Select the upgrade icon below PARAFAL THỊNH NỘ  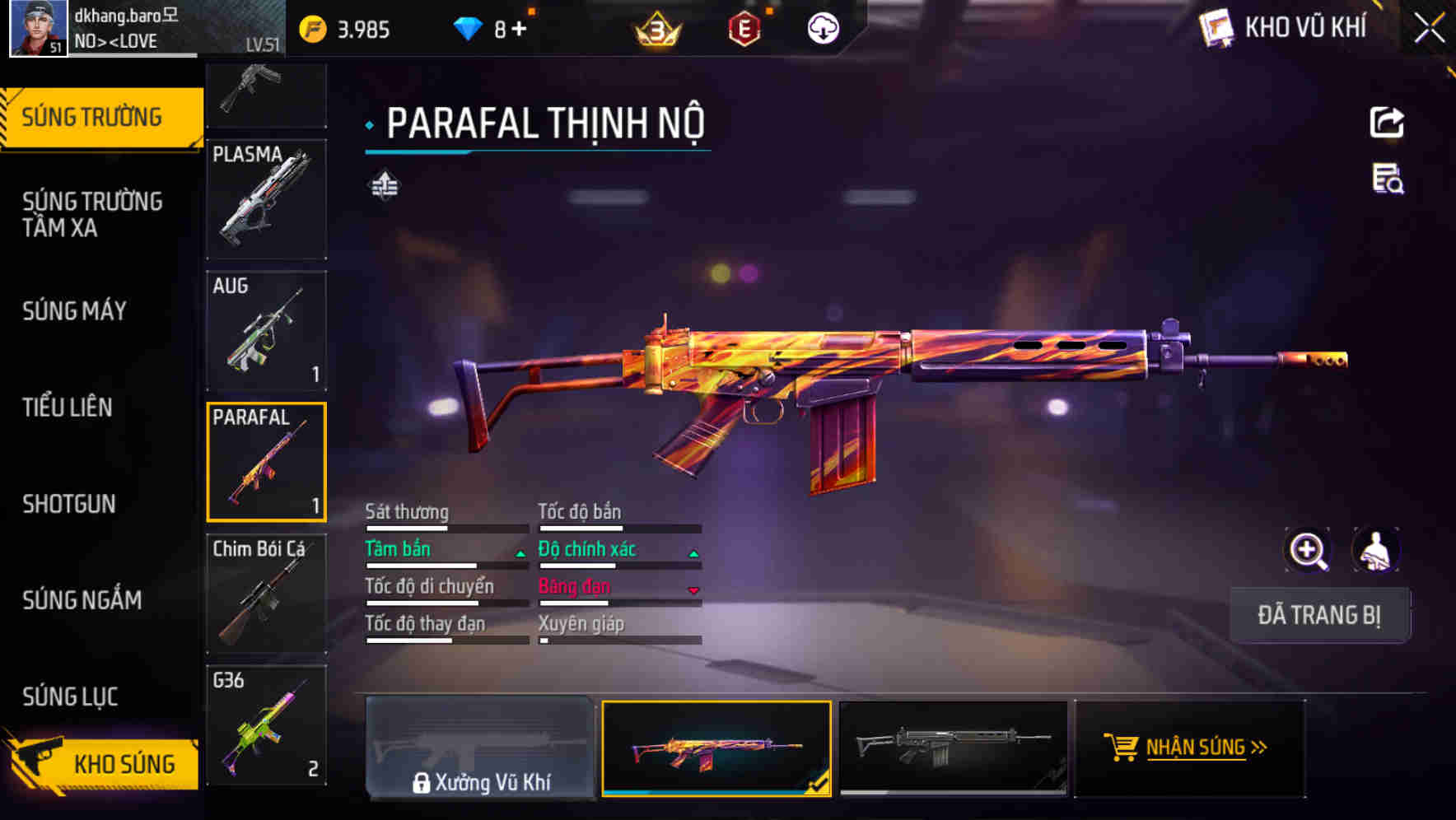(384, 185)
